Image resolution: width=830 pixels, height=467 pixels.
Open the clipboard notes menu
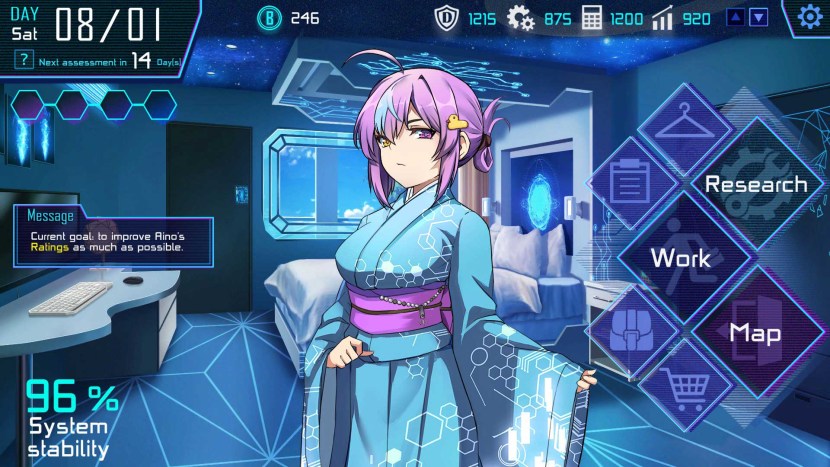coord(629,182)
